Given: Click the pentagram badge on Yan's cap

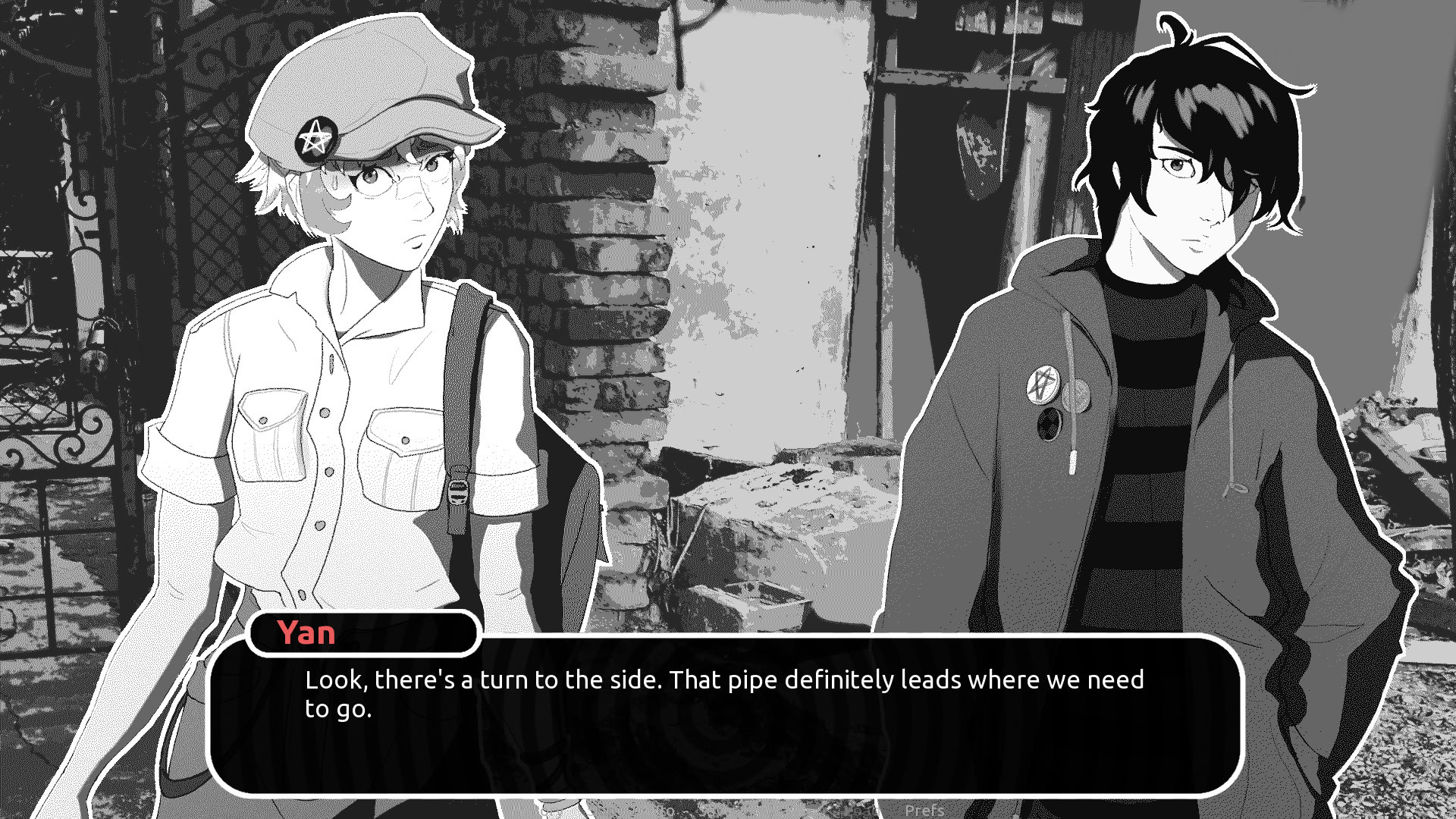Looking at the screenshot, I should [x=318, y=139].
